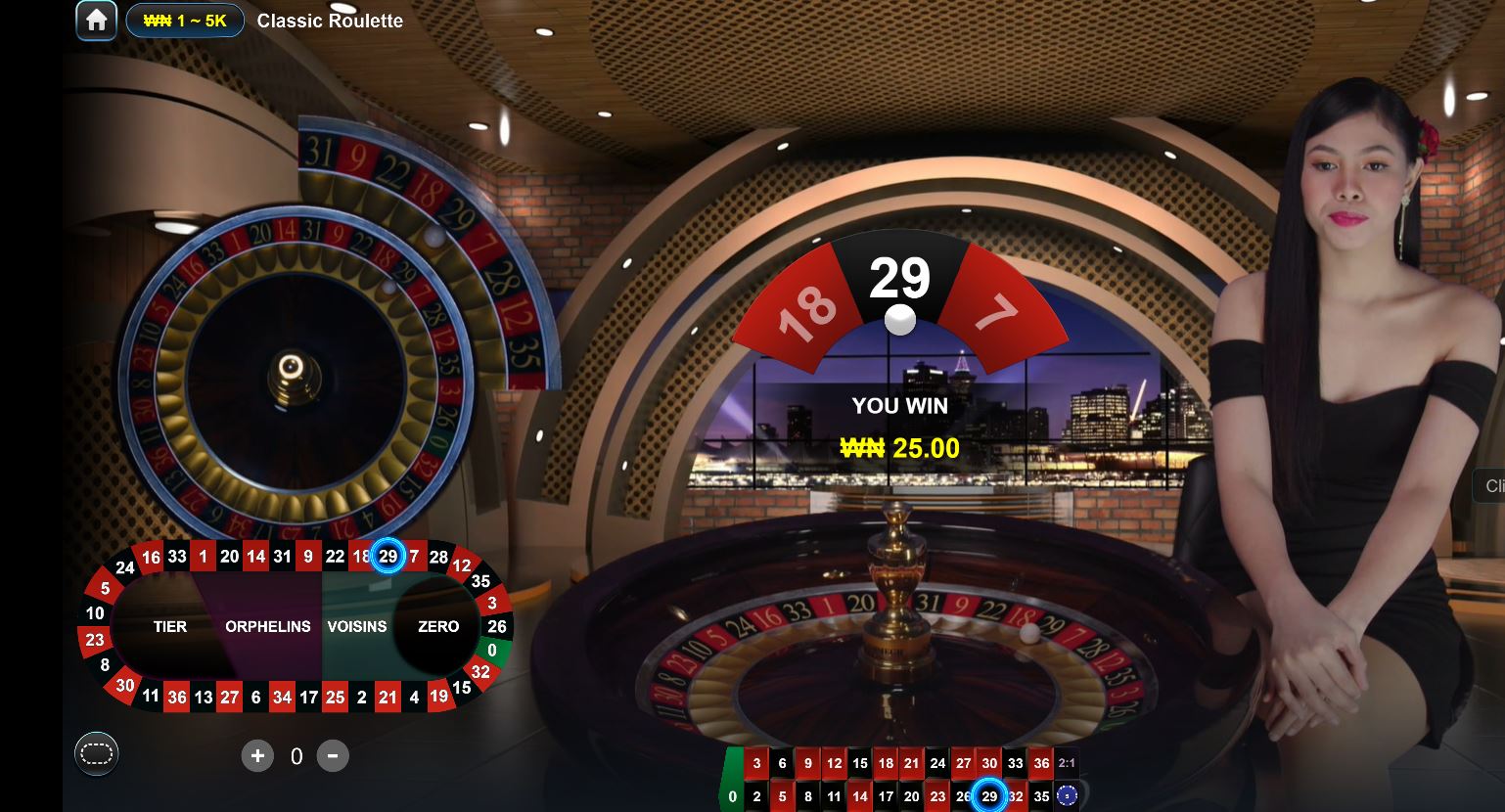
Task: Decrease neighbour count with the minus button
Action: pyautogui.click(x=333, y=755)
